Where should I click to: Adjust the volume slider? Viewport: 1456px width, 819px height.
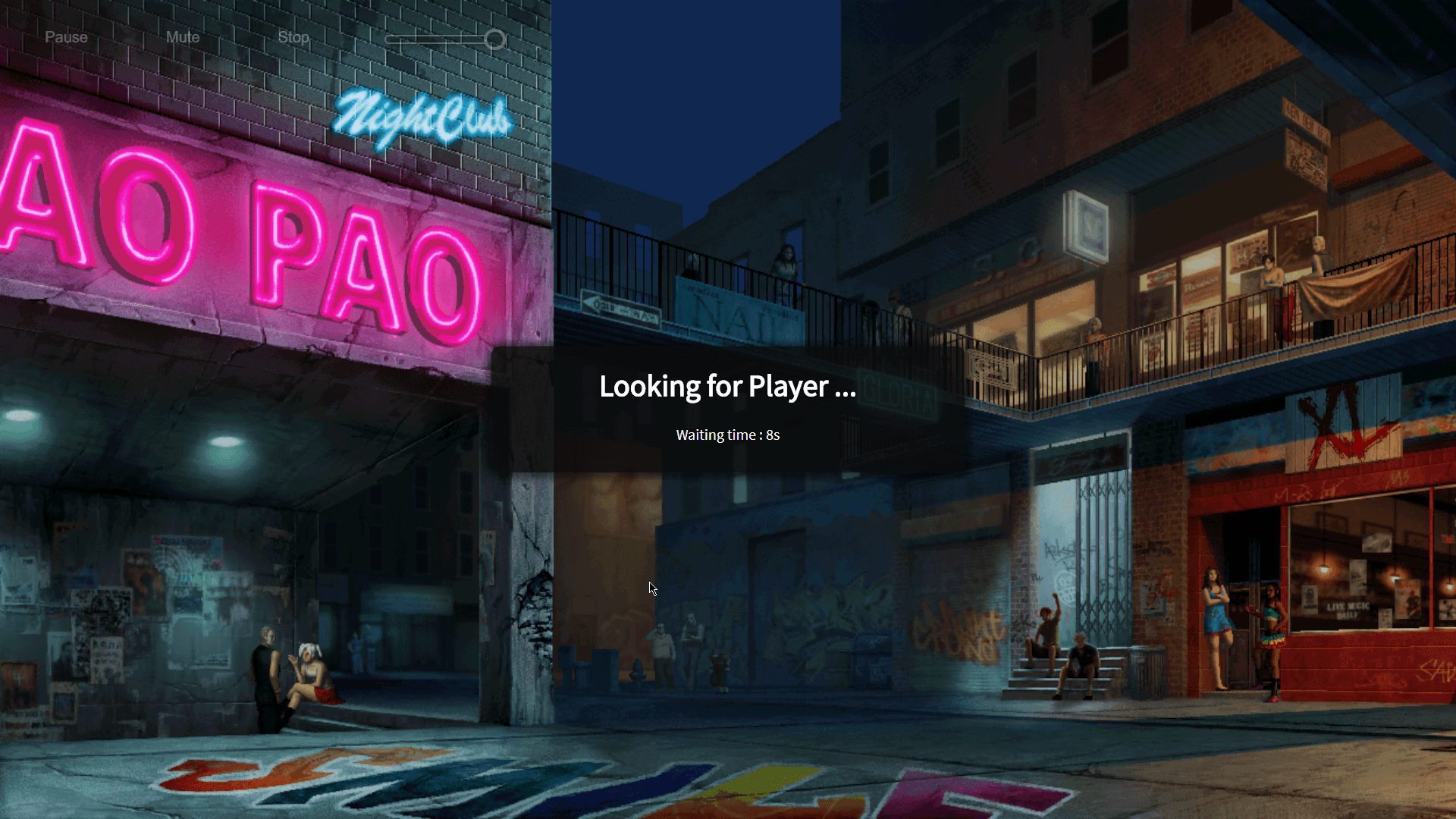pyautogui.click(x=494, y=39)
